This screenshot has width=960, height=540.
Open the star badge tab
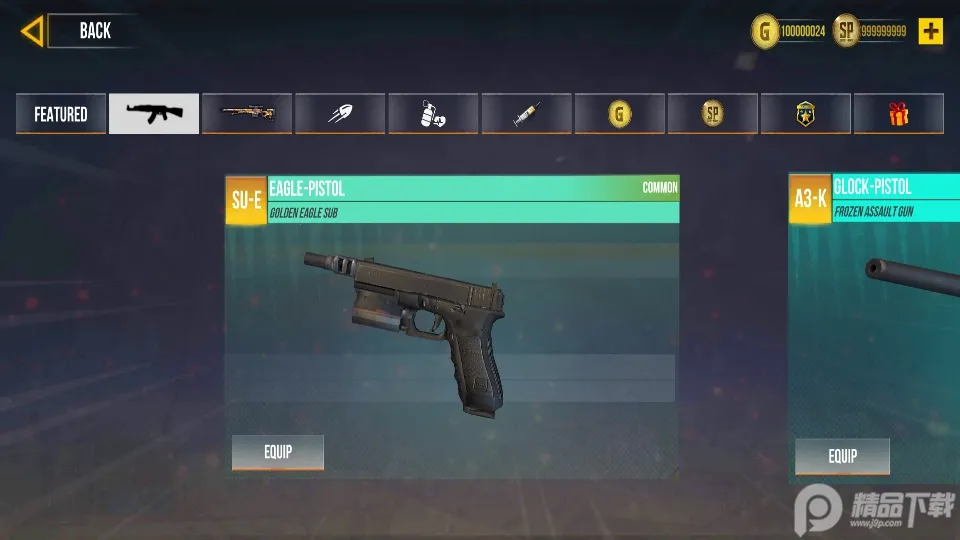point(805,114)
